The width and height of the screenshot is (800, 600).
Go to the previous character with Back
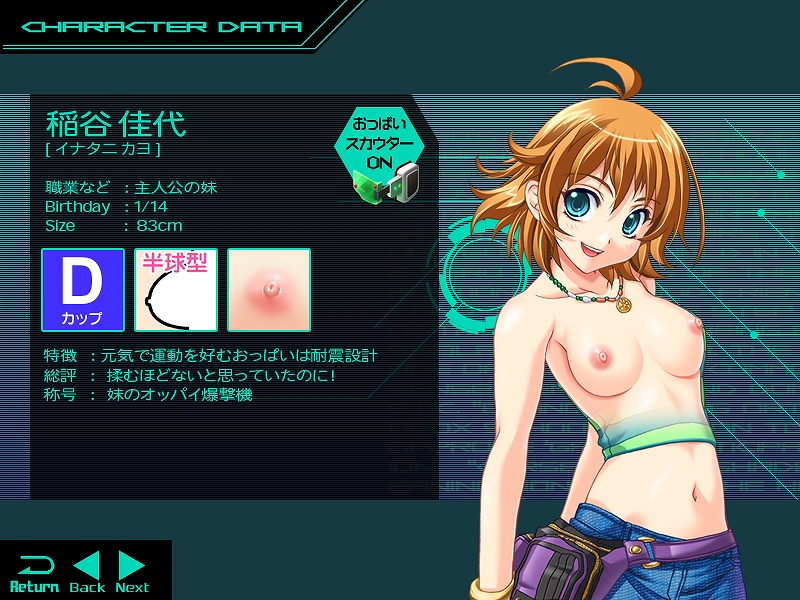(x=87, y=572)
